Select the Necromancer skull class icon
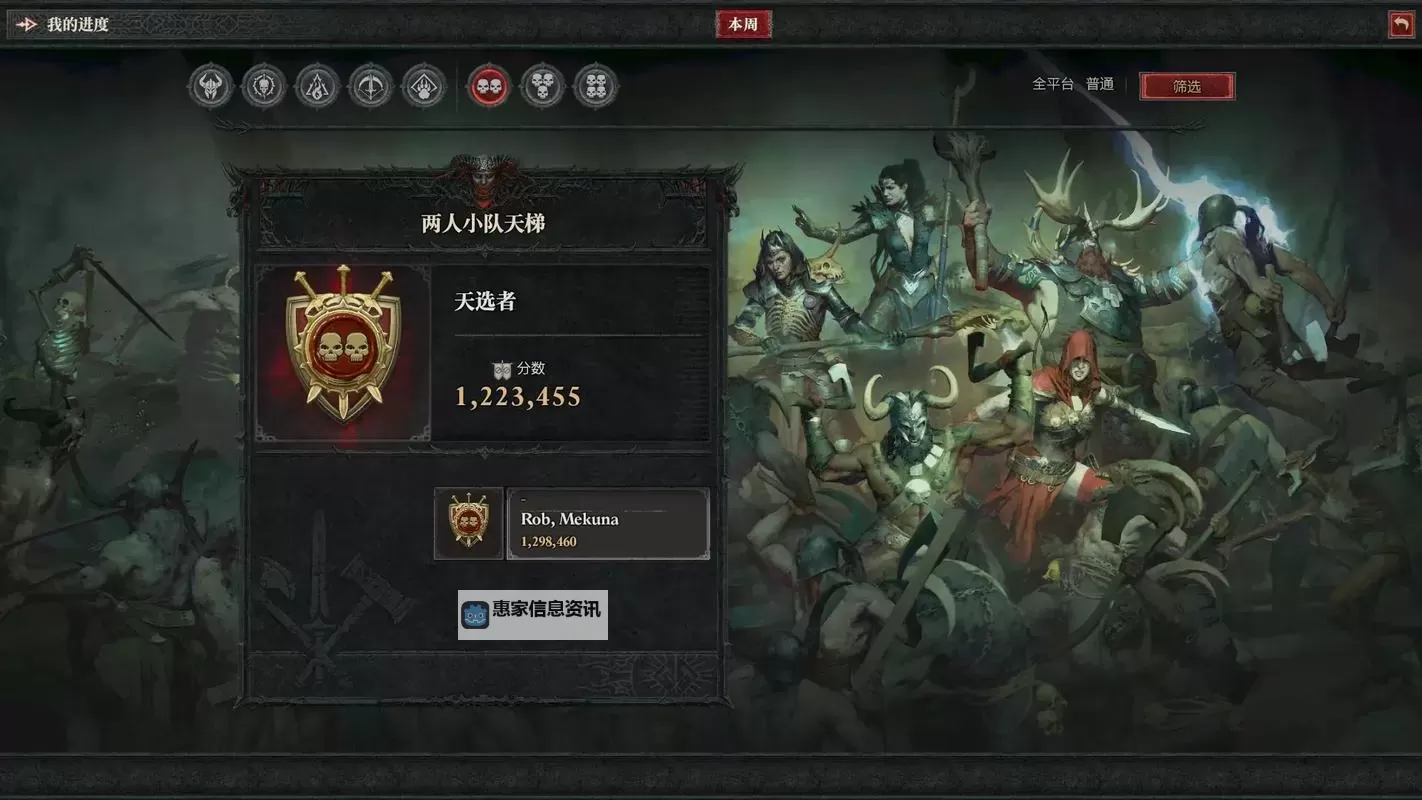The image size is (1422, 800). (x=263, y=86)
